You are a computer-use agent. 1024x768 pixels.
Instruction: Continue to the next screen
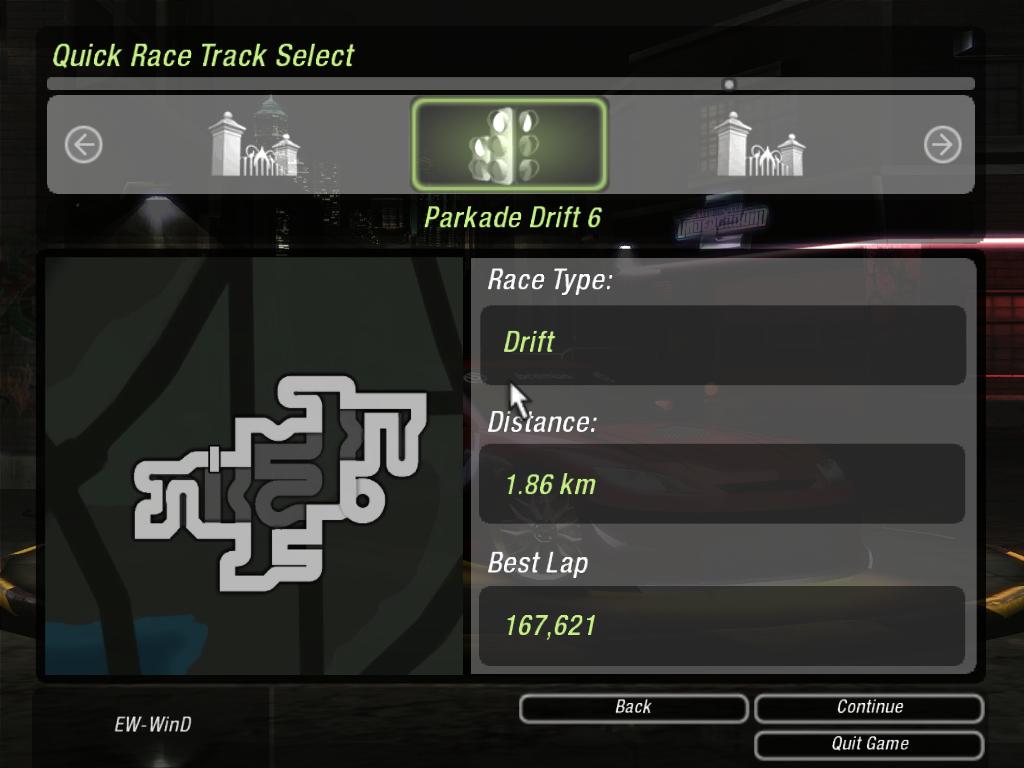(869, 708)
